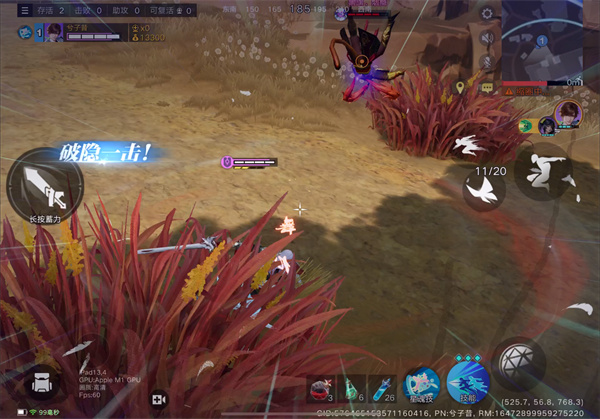Open the gear settings icon

[487, 14]
